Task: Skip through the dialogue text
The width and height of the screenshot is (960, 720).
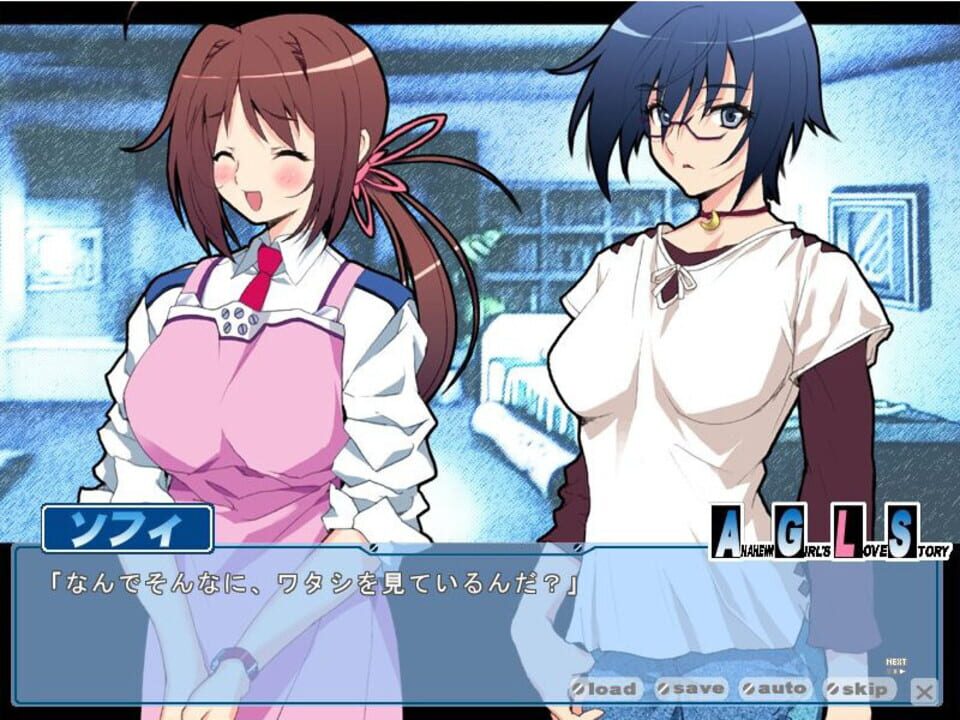Action: coord(859,689)
